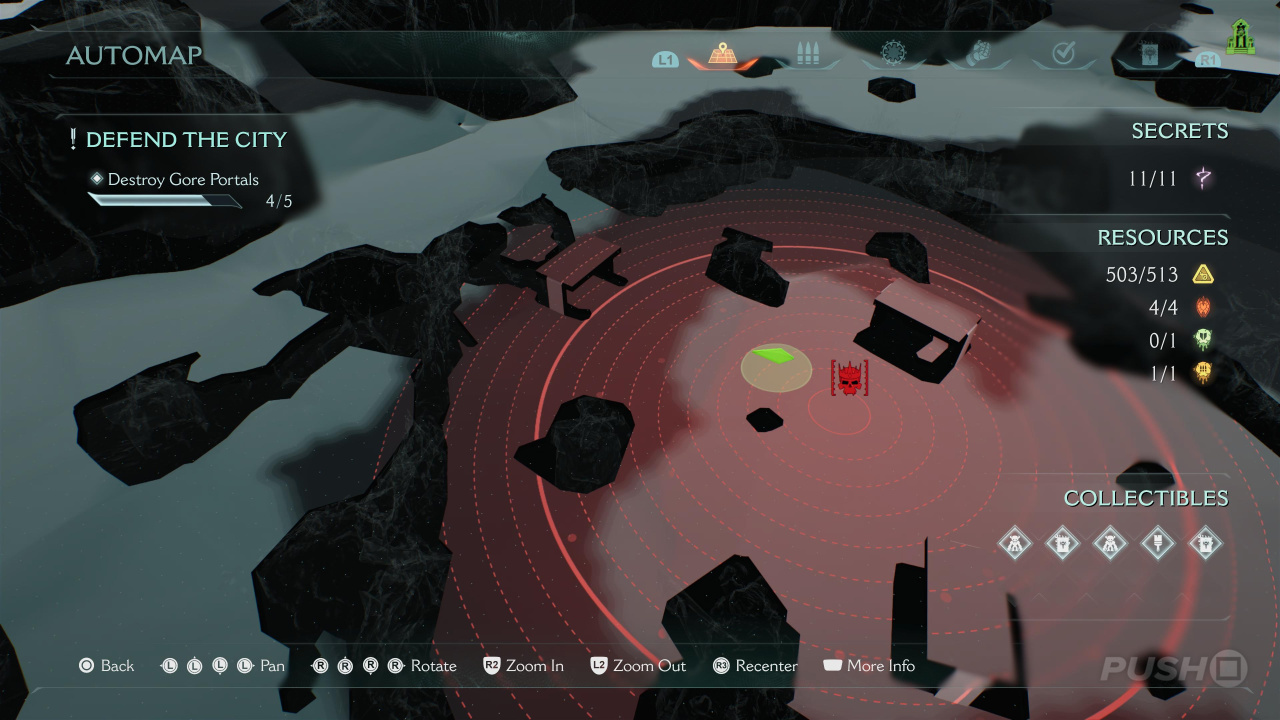This screenshot has width=1280, height=720.
Task: Switch to the fist melee tab
Action: pyautogui.click(x=978, y=54)
